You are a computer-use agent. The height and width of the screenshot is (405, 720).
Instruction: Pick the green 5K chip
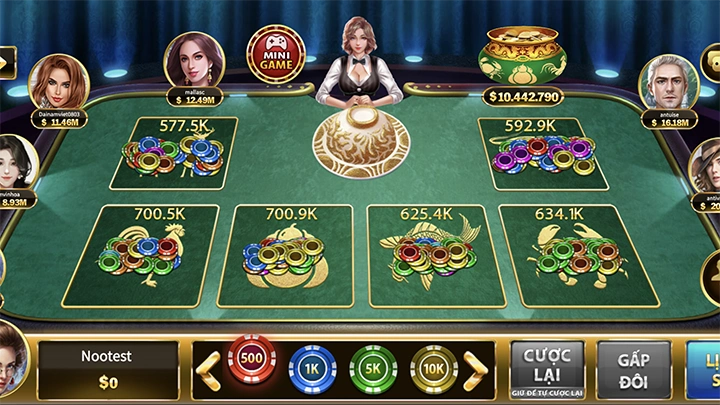click(x=373, y=370)
